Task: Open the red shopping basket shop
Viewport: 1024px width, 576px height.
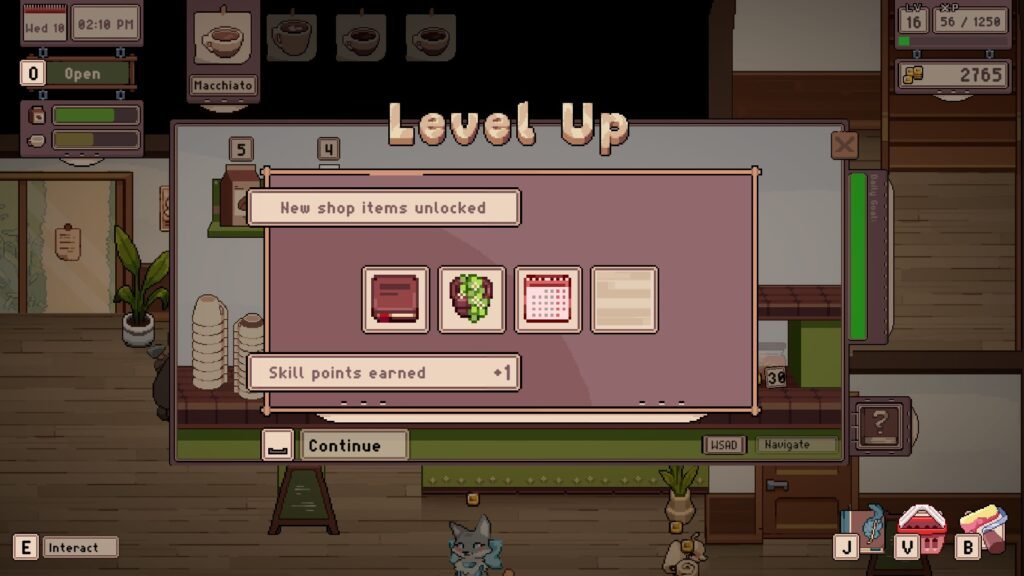Action: pos(923,527)
